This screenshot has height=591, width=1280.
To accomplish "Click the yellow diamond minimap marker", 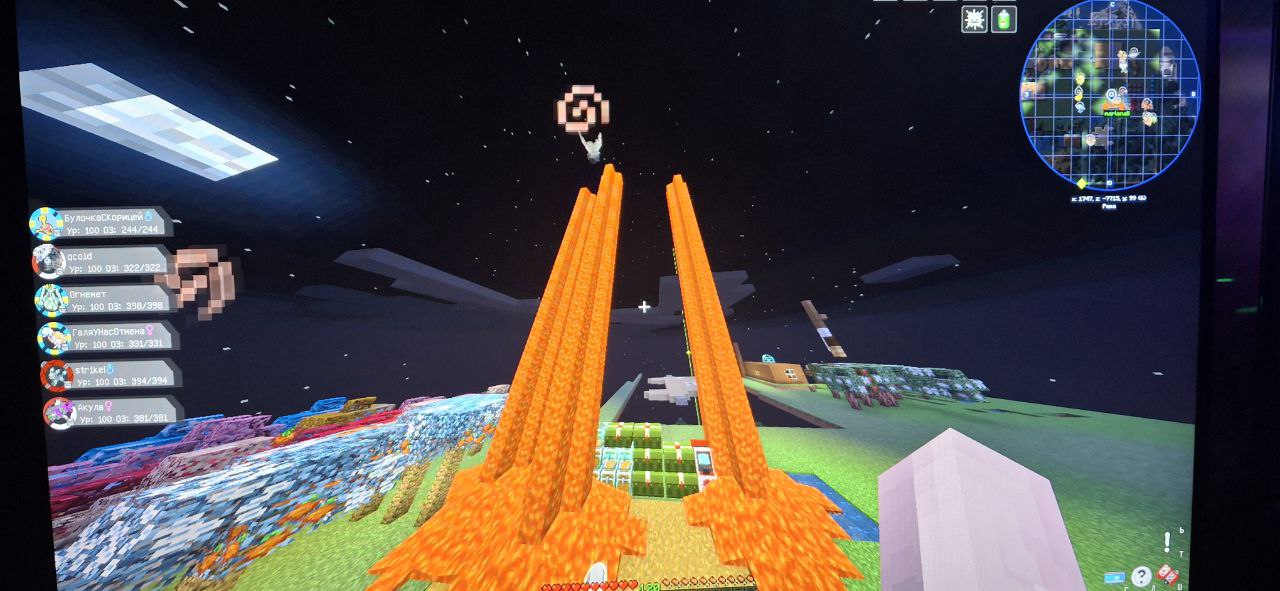I will tap(1081, 184).
